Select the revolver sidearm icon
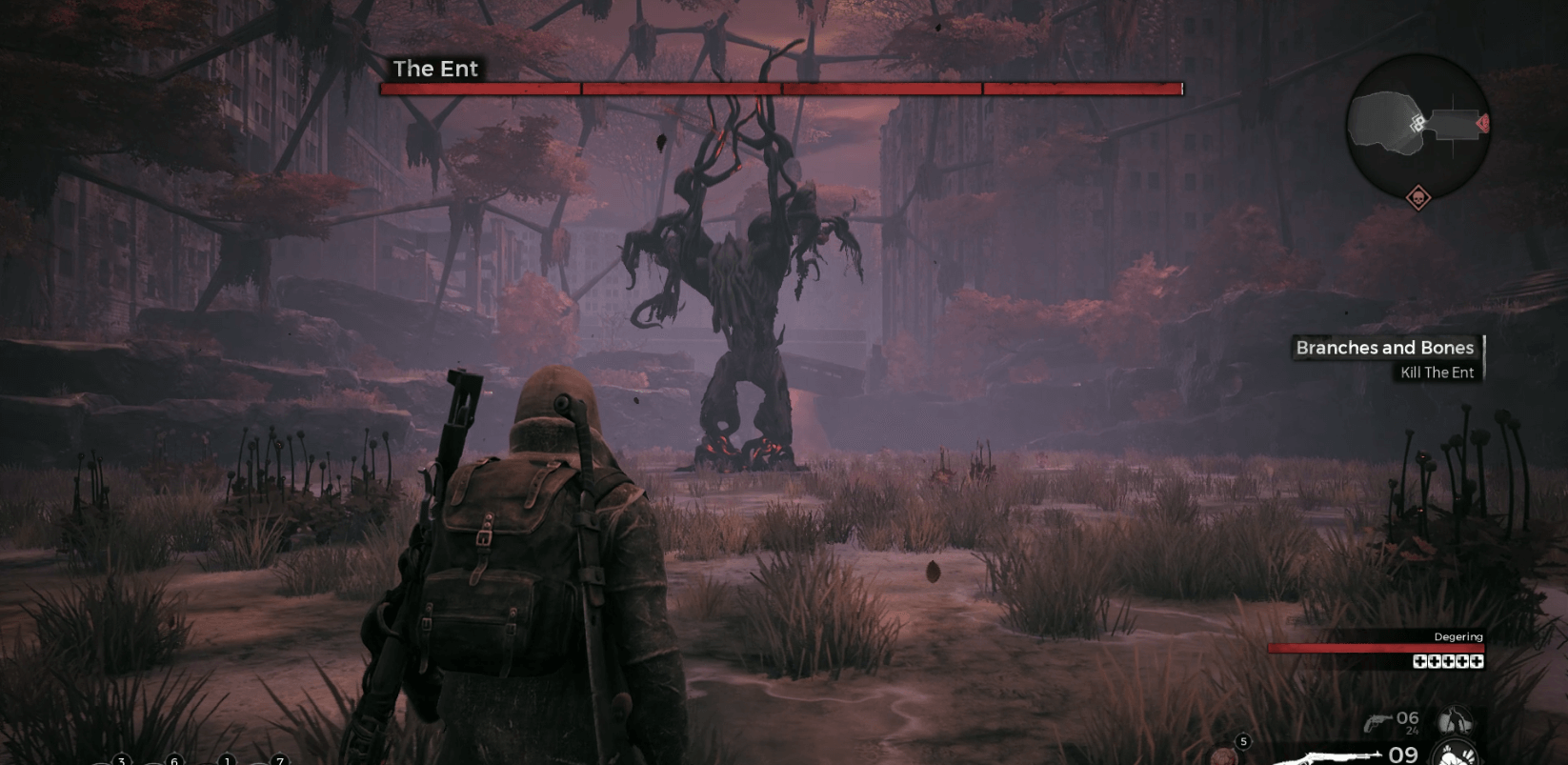This screenshot has width=1568, height=765. pyautogui.click(x=1375, y=723)
